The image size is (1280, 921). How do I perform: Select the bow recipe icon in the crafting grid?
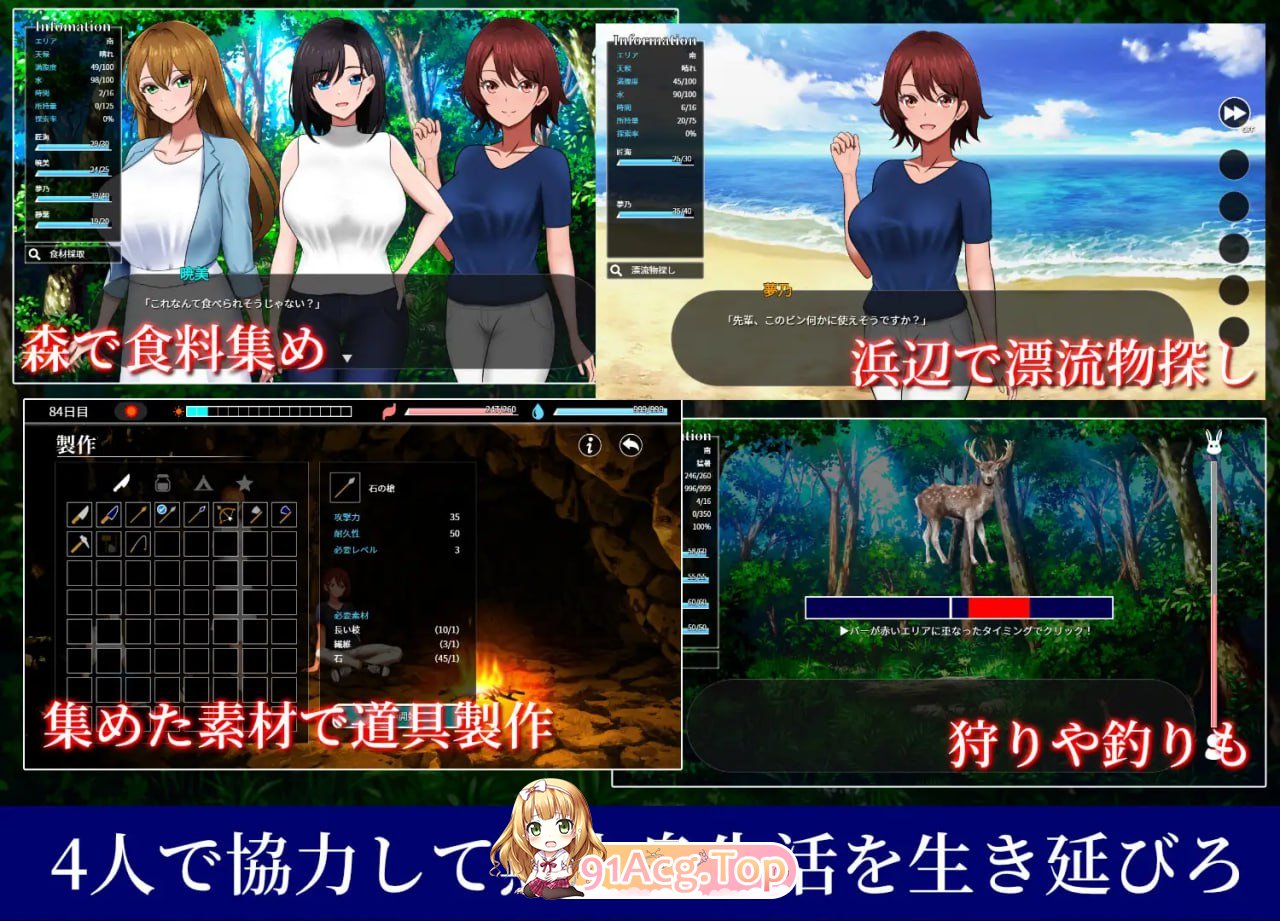tap(224, 515)
